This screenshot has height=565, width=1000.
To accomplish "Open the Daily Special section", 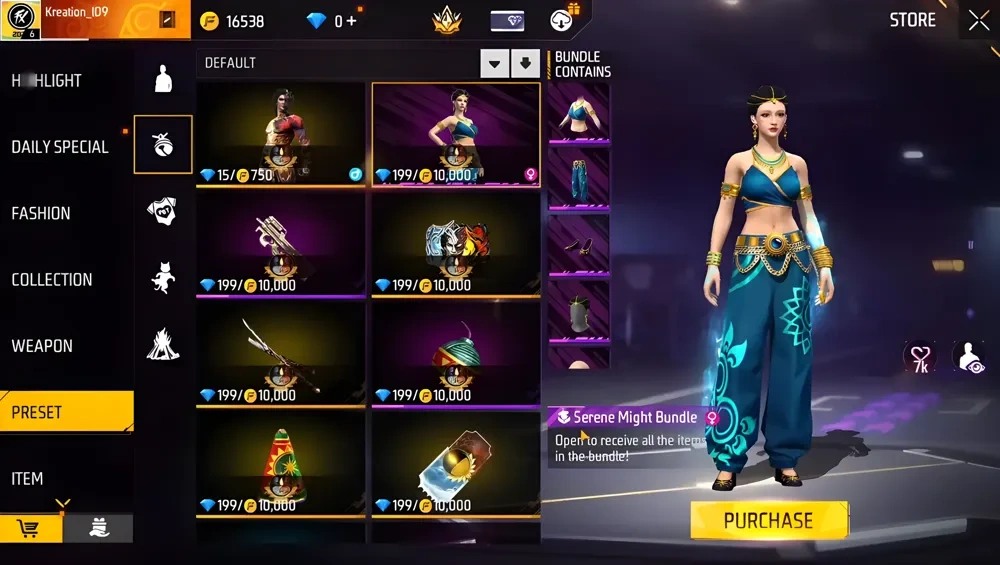I will click(x=60, y=147).
